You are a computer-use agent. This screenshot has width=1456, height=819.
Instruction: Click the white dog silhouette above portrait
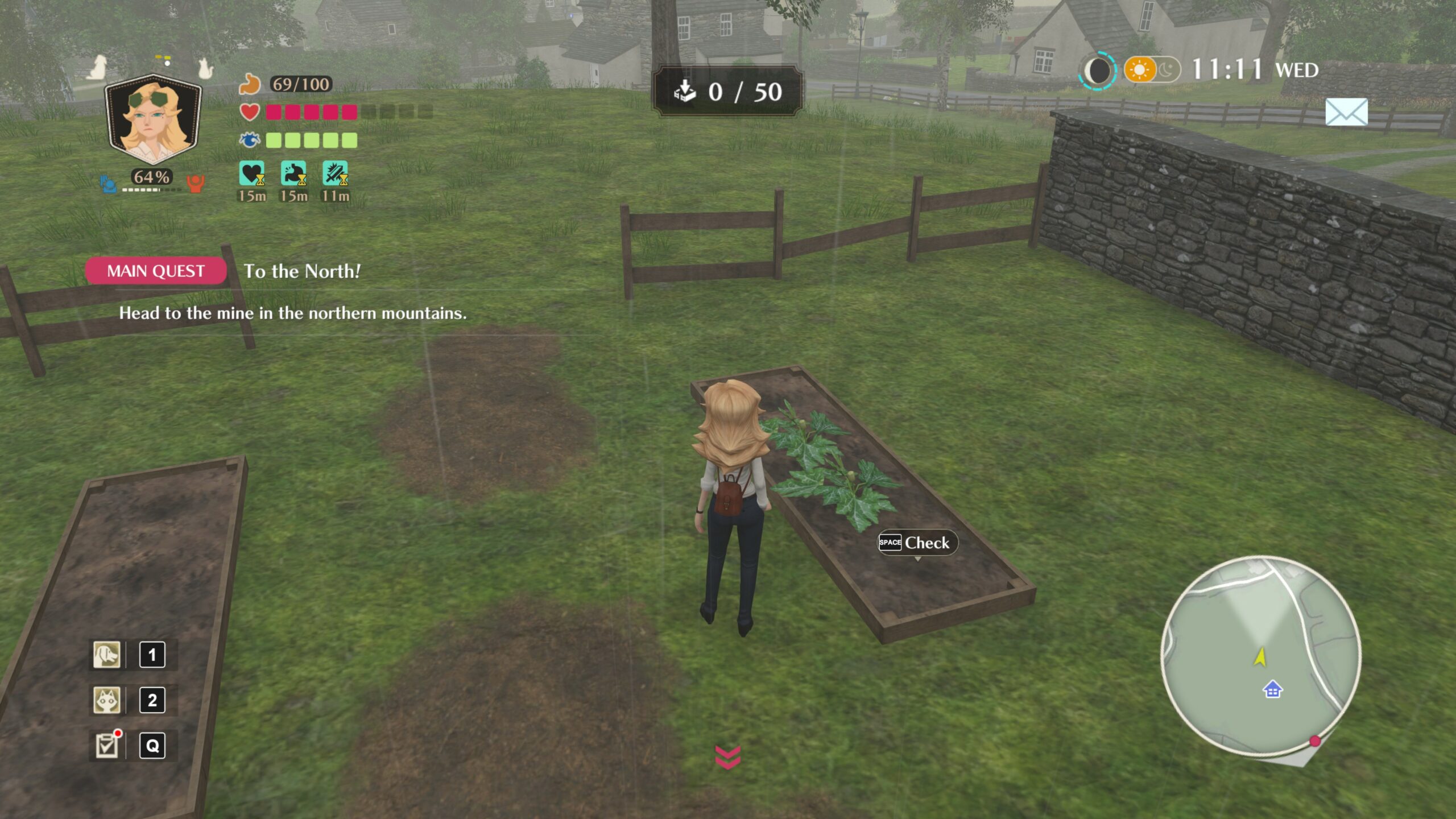[x=98, y=67]
